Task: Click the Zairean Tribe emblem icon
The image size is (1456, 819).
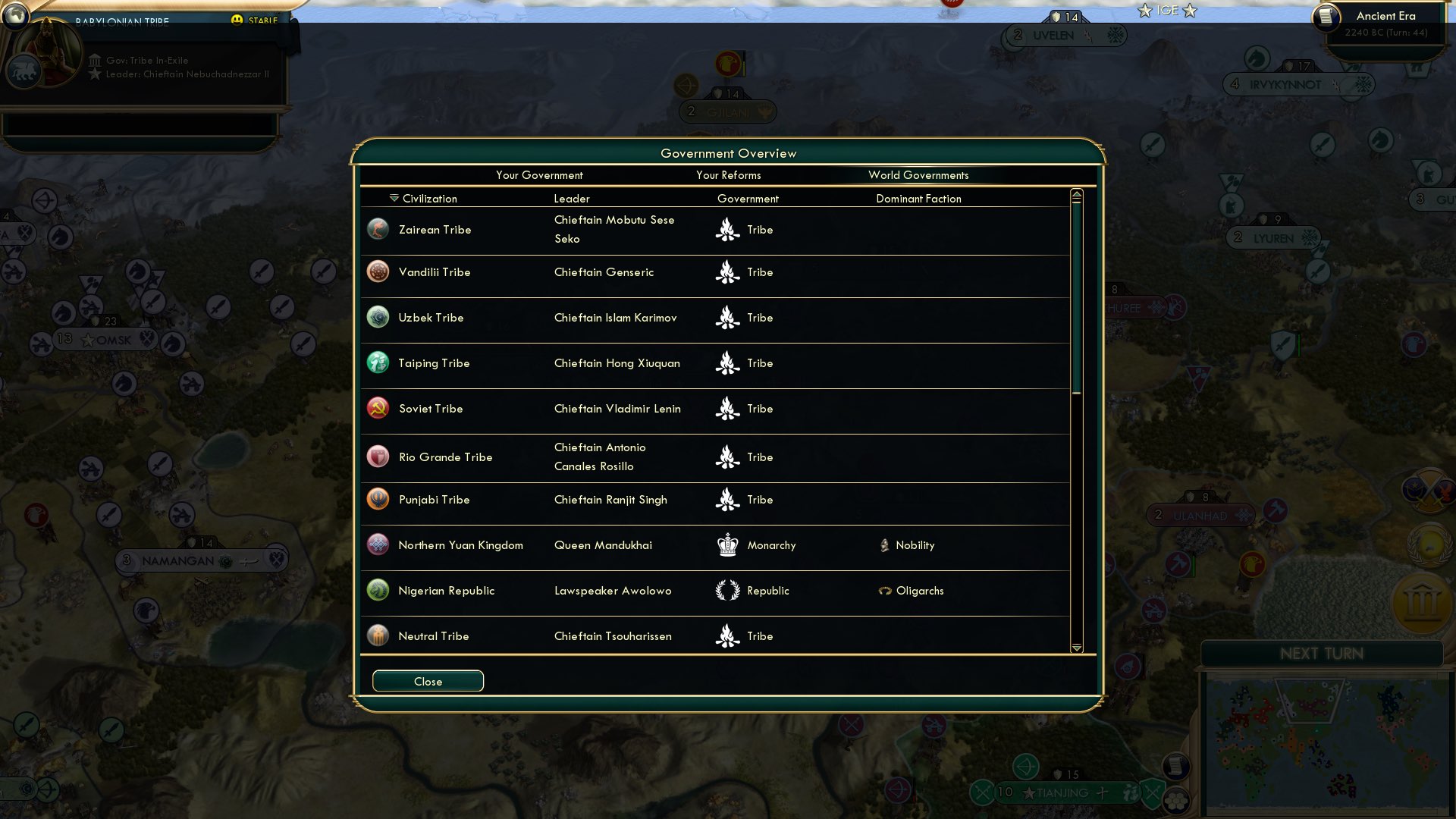Action: pos(378,229)
